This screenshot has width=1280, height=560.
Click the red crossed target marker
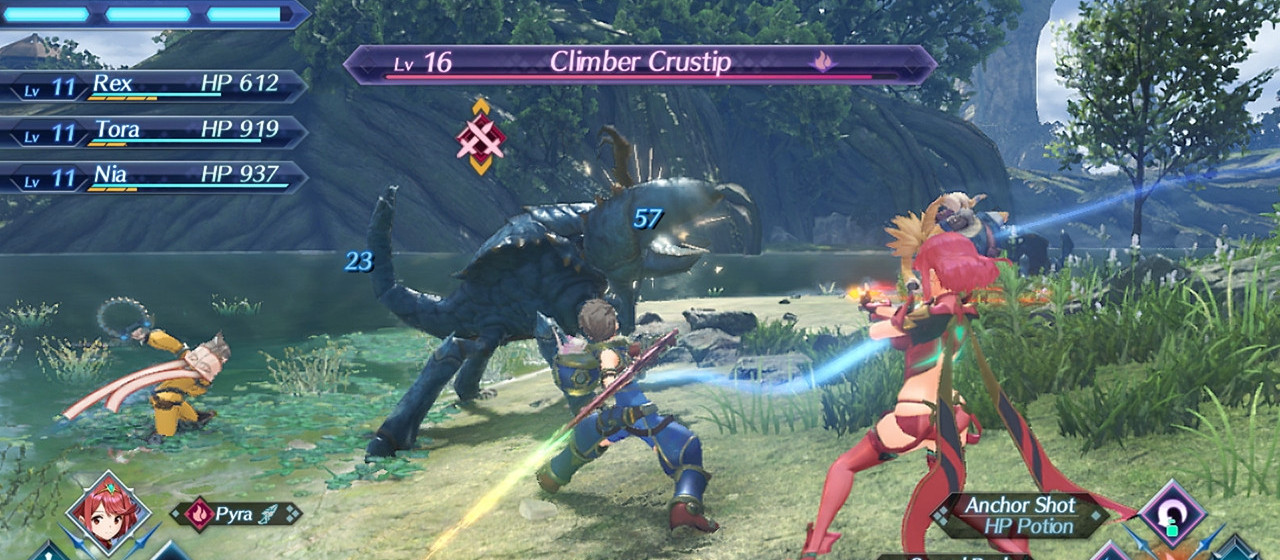click(x=481, y=138)
